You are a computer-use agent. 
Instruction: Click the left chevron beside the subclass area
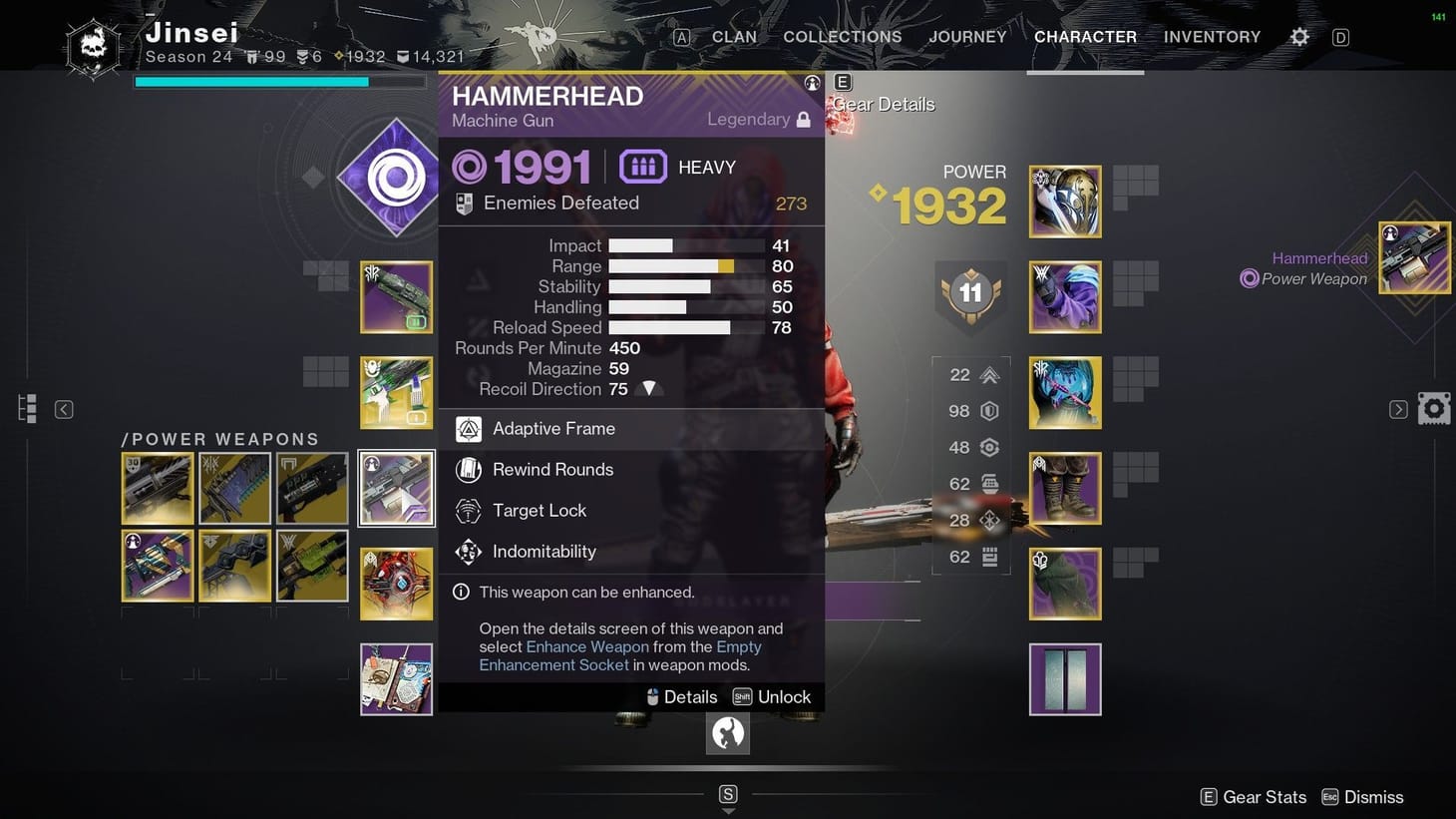coord(63,409)
